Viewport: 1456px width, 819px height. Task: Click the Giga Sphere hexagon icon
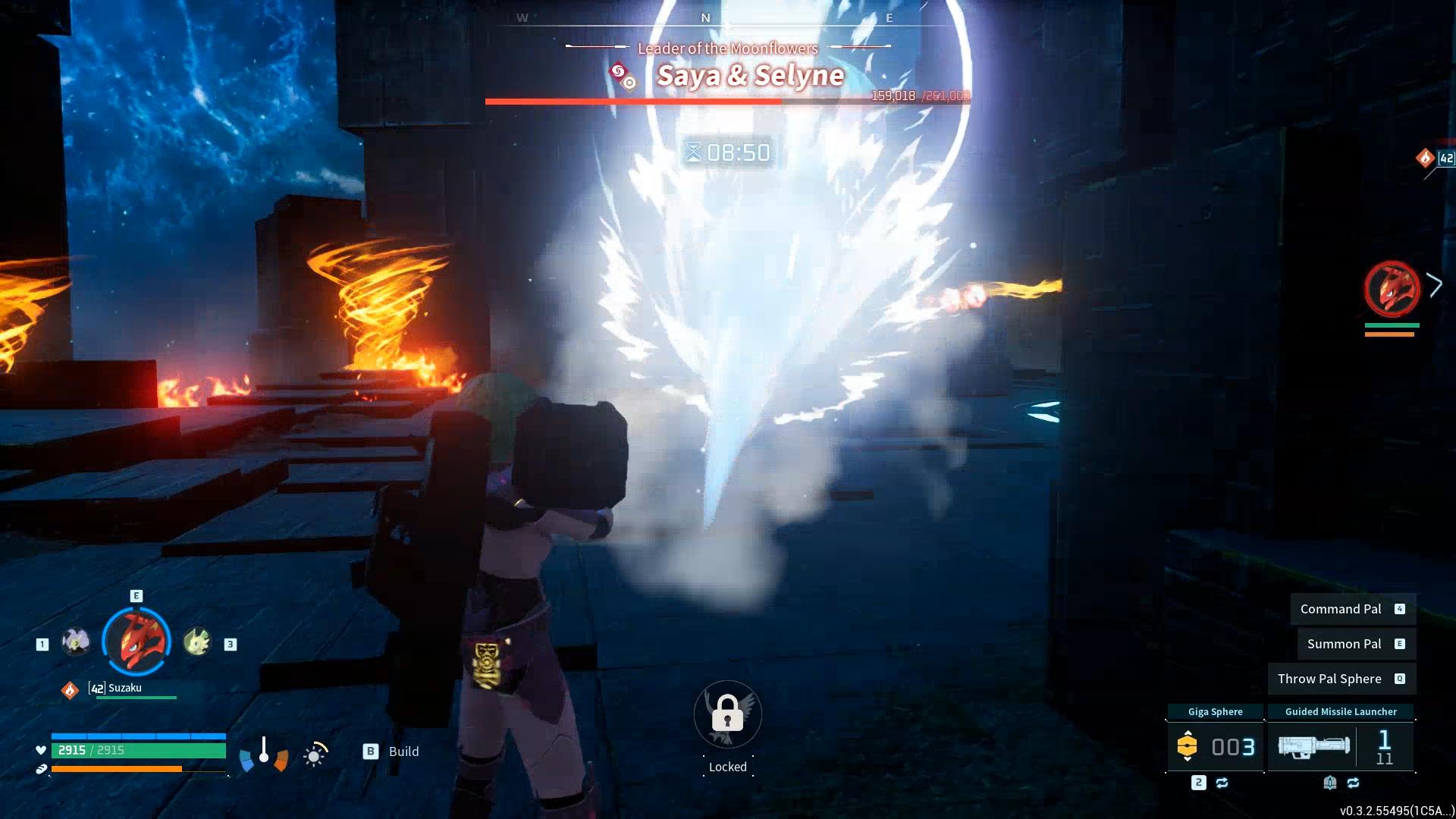click(x=1188, y=746)
